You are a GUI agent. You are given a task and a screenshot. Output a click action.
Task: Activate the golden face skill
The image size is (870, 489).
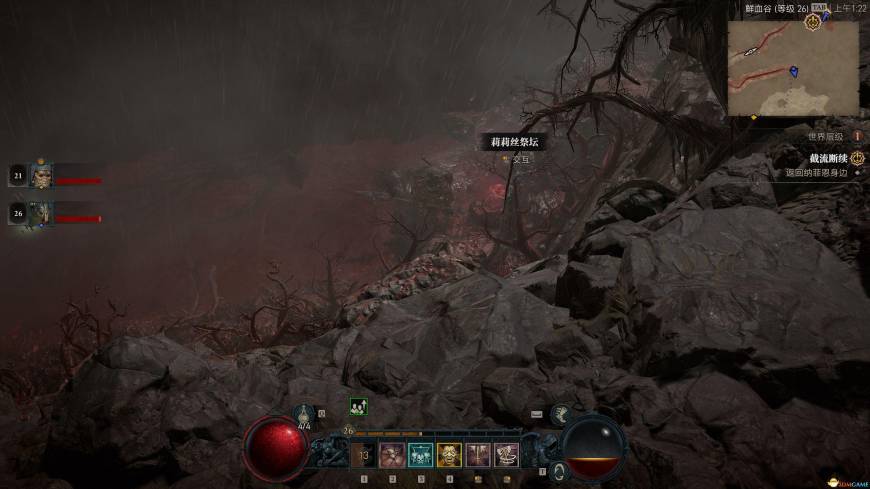[449, 456]
